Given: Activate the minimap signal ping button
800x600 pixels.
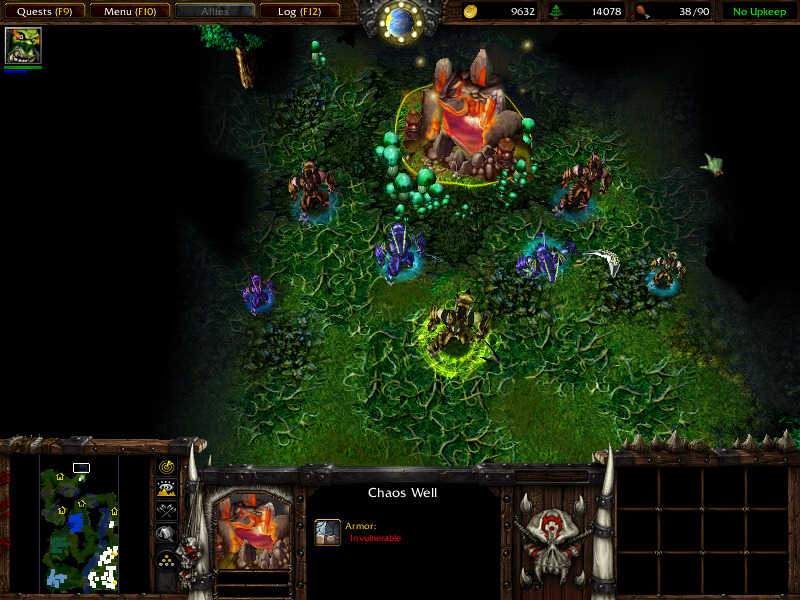Looking at the screenshot, I should coord(167,467).
